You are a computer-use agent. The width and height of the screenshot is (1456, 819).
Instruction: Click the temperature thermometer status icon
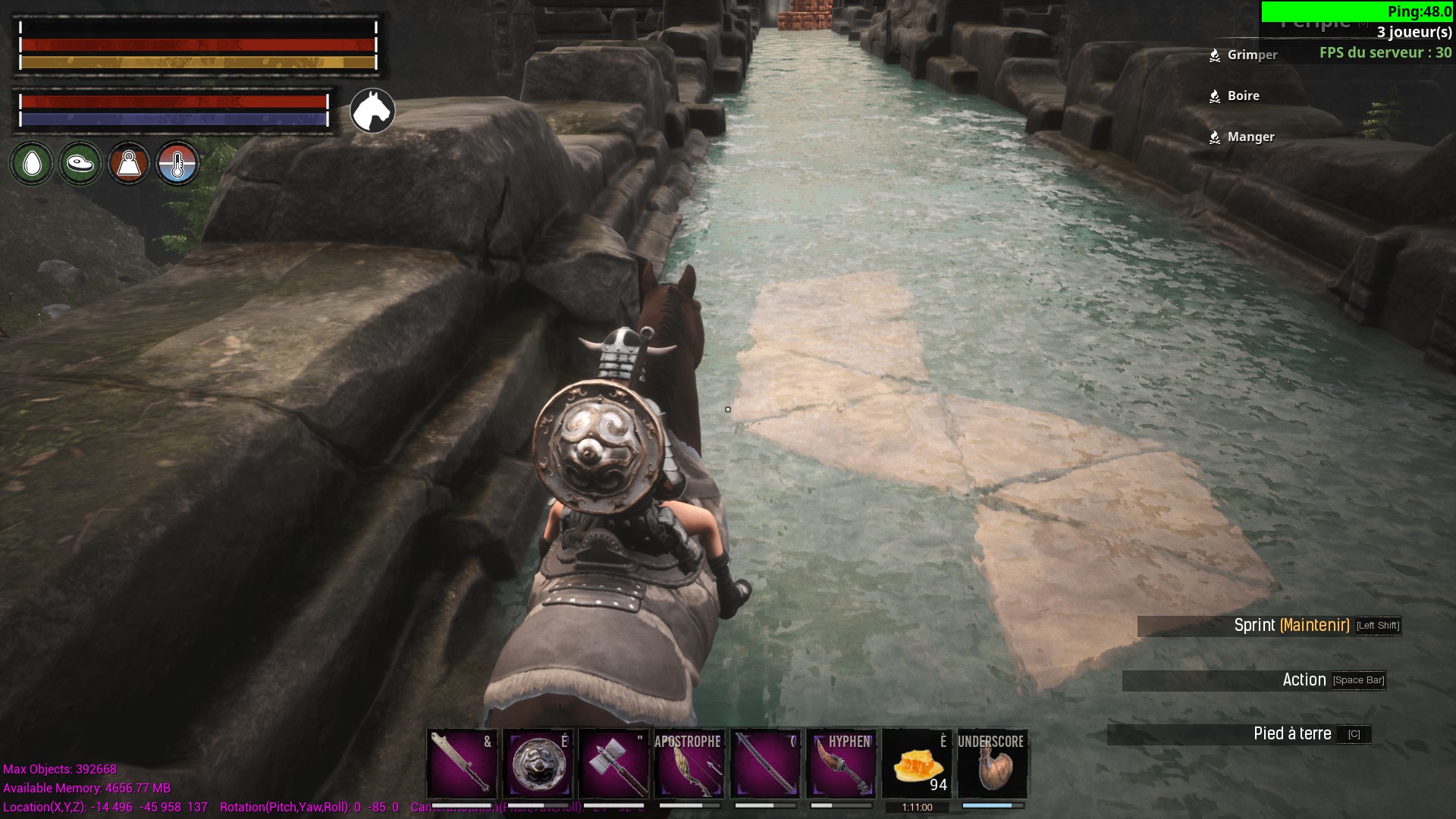pos(178,163)
